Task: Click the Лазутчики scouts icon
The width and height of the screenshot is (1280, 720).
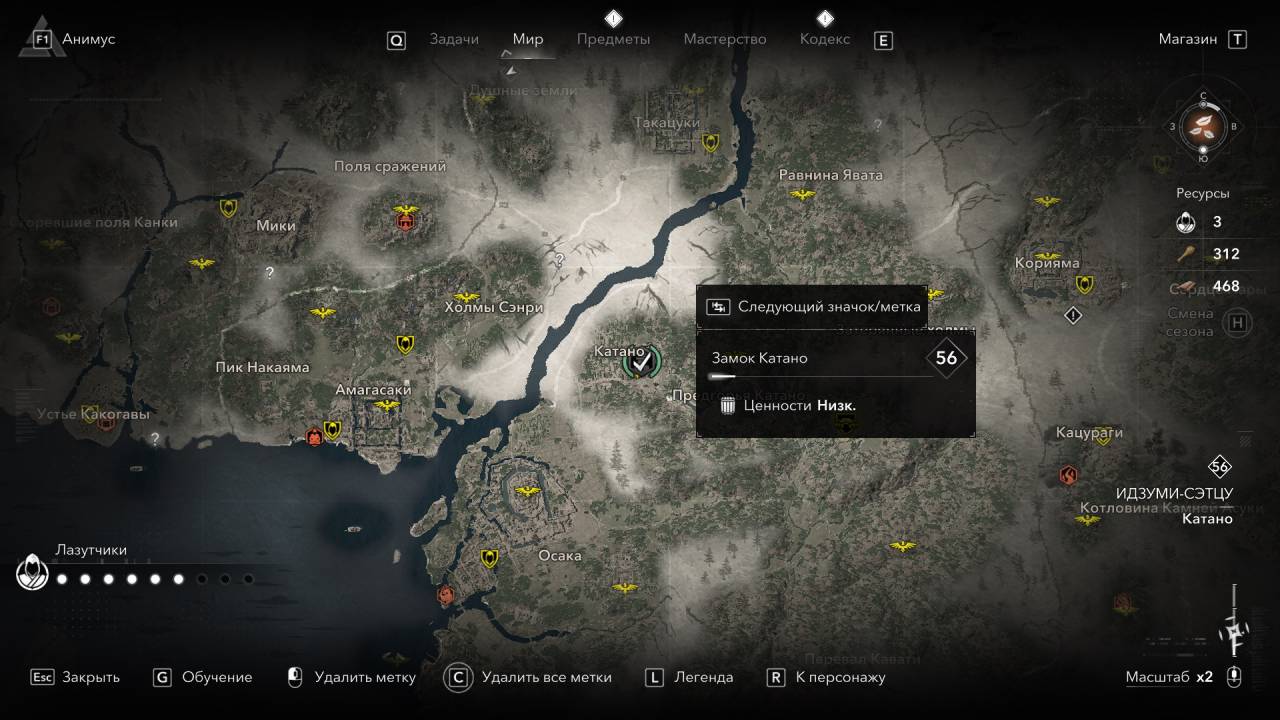Action: [x=32, y=573]
